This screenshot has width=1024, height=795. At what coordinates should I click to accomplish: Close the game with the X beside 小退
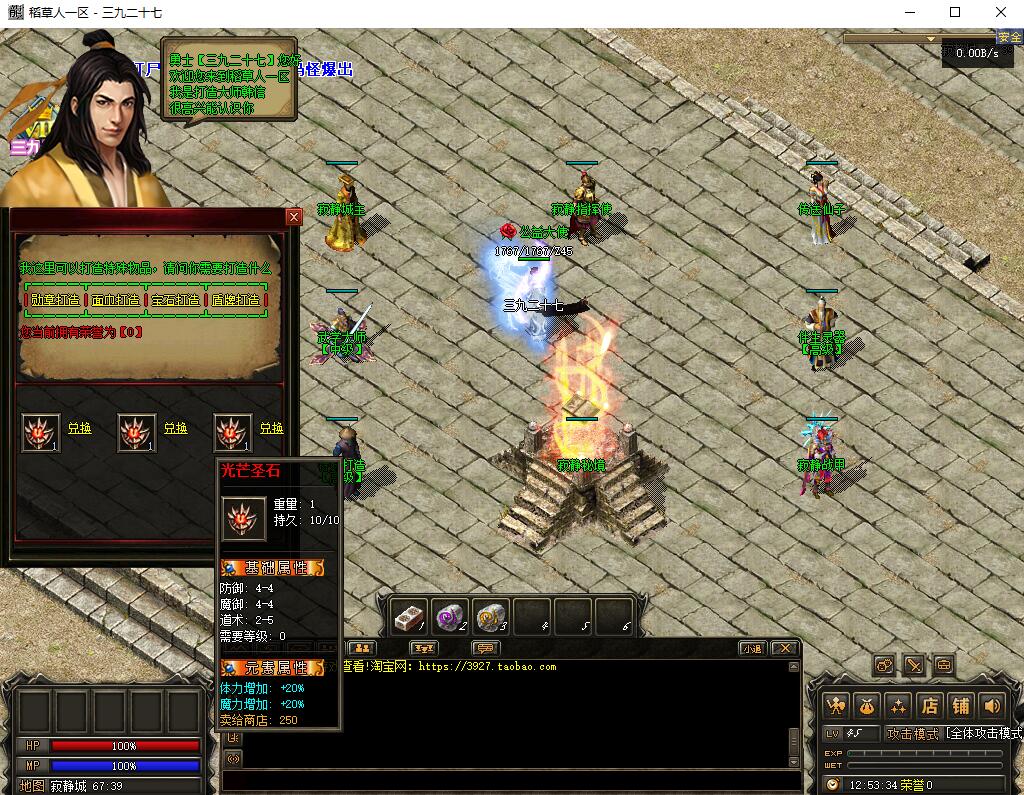coord(784,648)
